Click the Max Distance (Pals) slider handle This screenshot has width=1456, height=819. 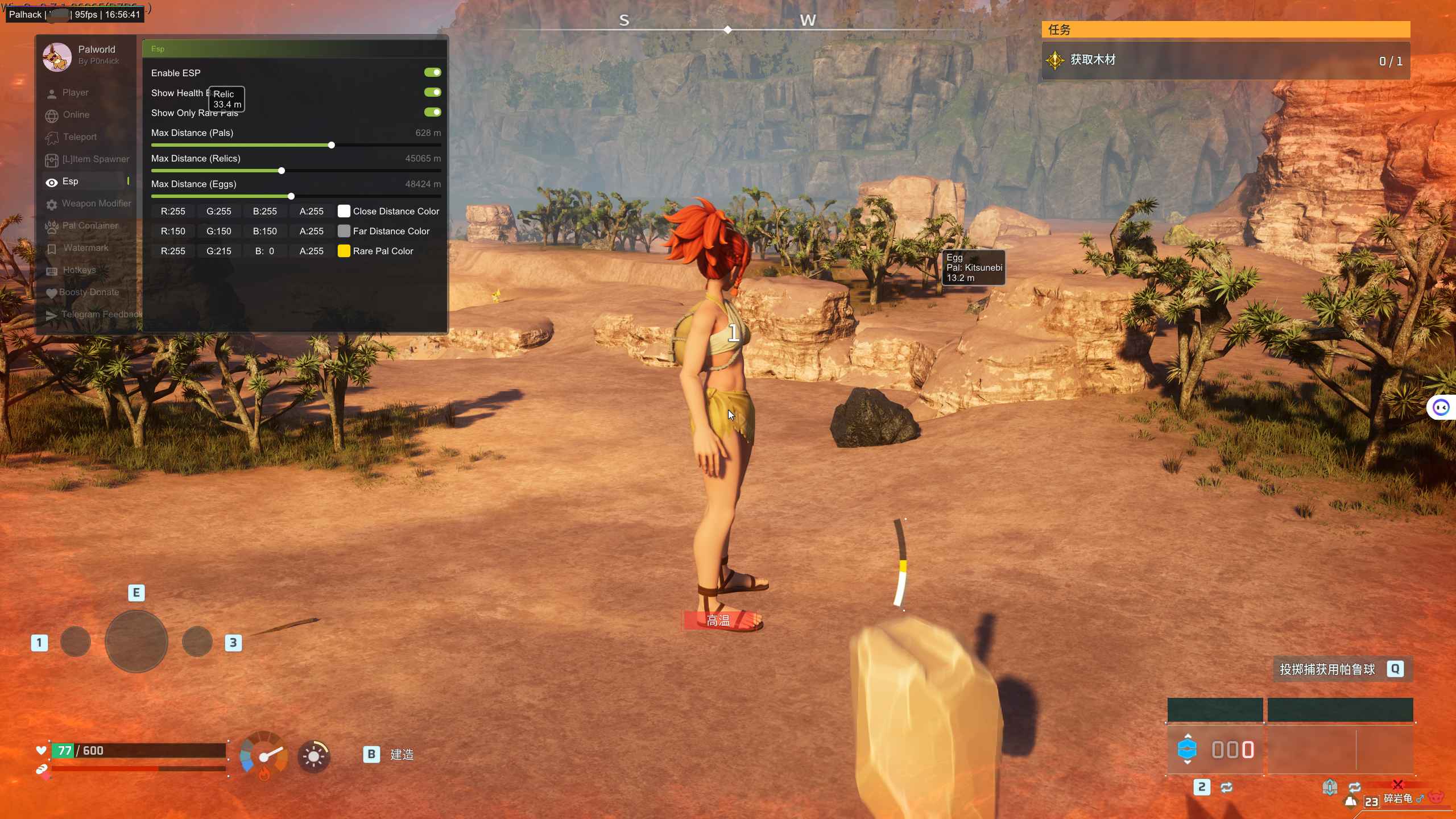(332, 145)
